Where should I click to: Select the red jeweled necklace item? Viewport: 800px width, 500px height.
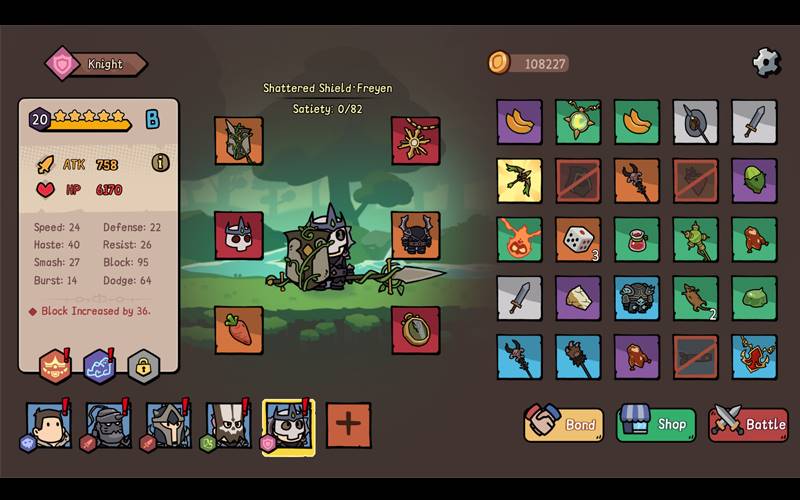coord(754,357)
